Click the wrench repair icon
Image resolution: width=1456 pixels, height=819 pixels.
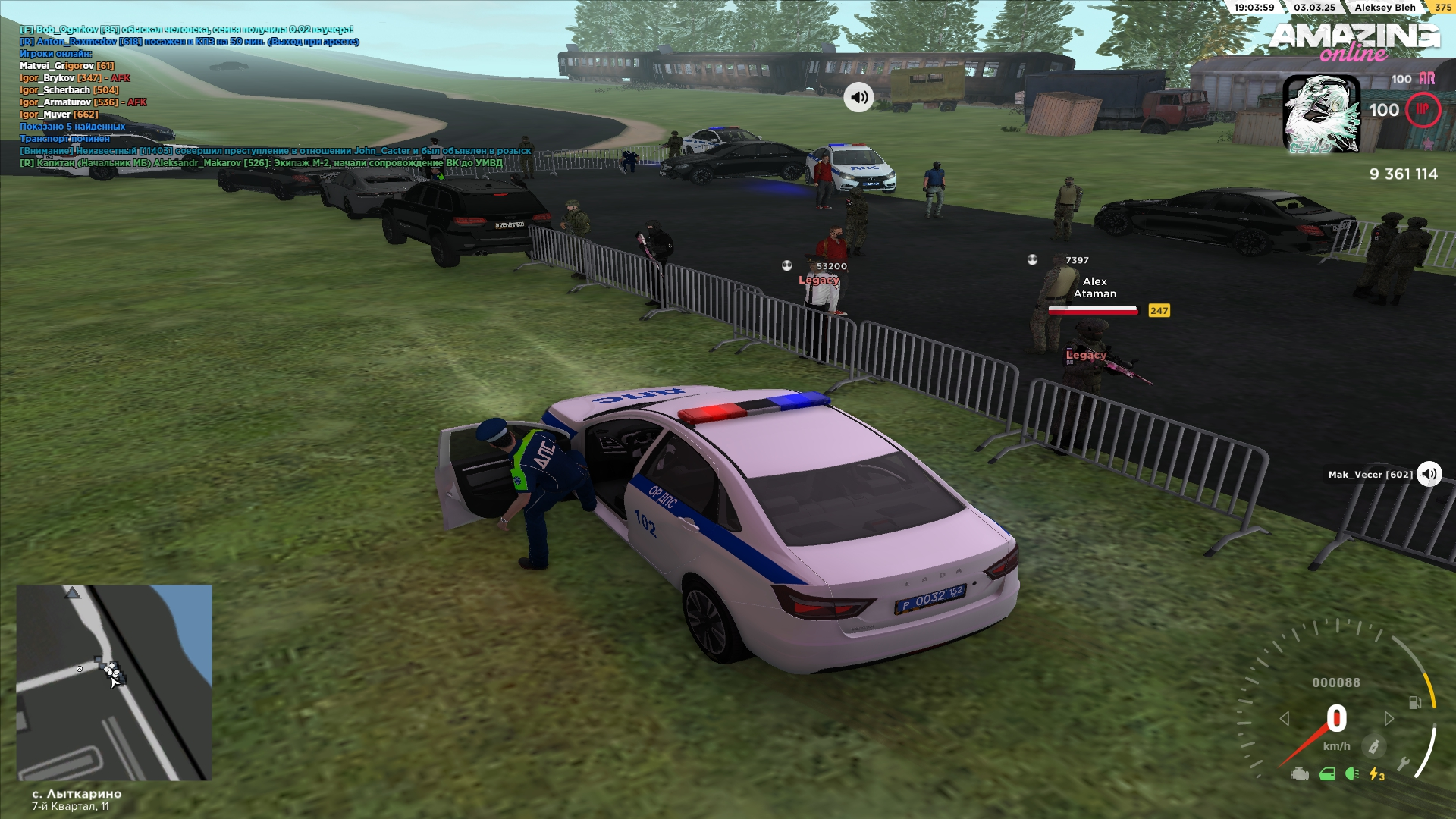(1403, 764)
